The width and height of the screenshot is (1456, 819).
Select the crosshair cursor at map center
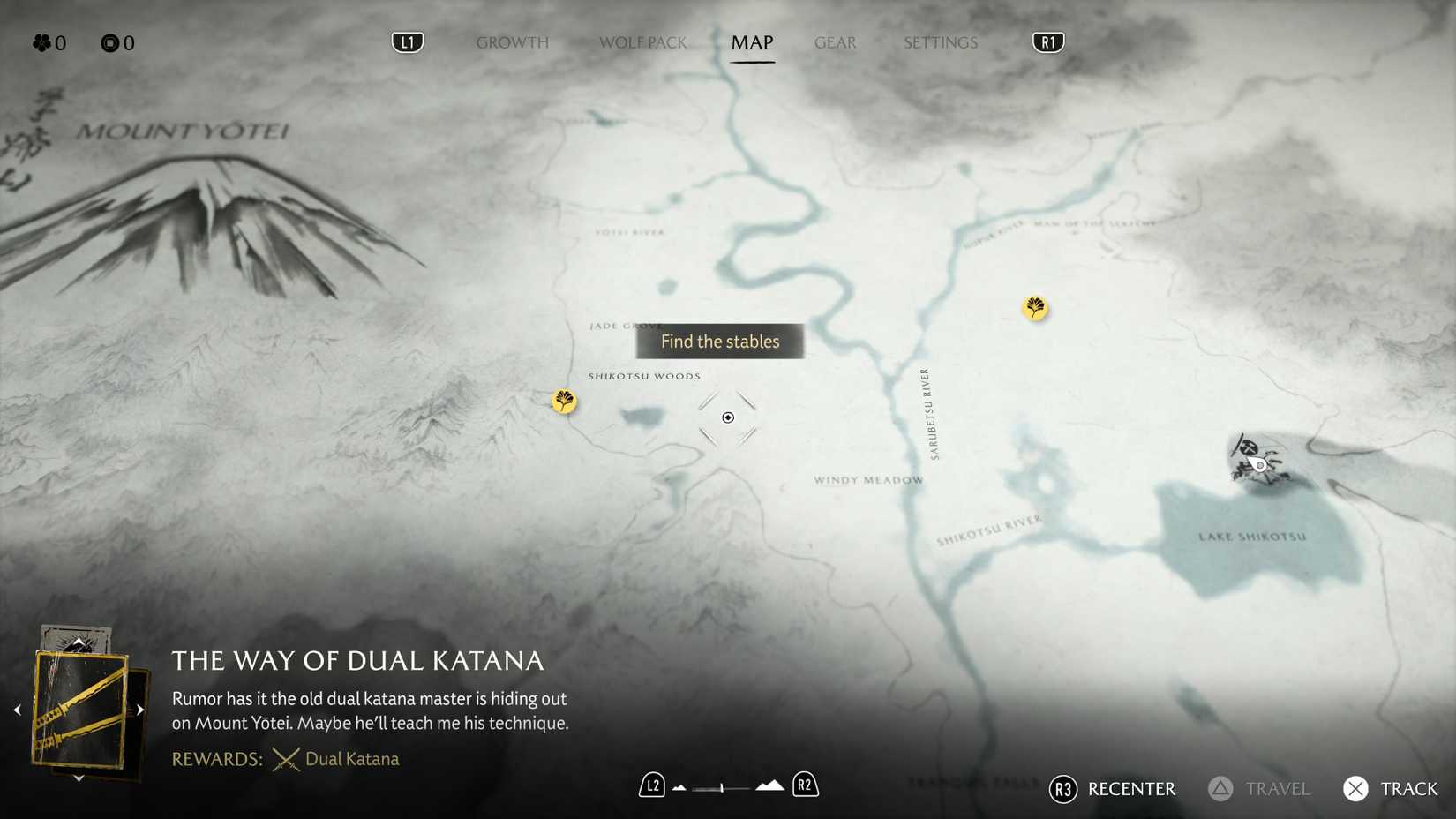[x=727, y=417]
